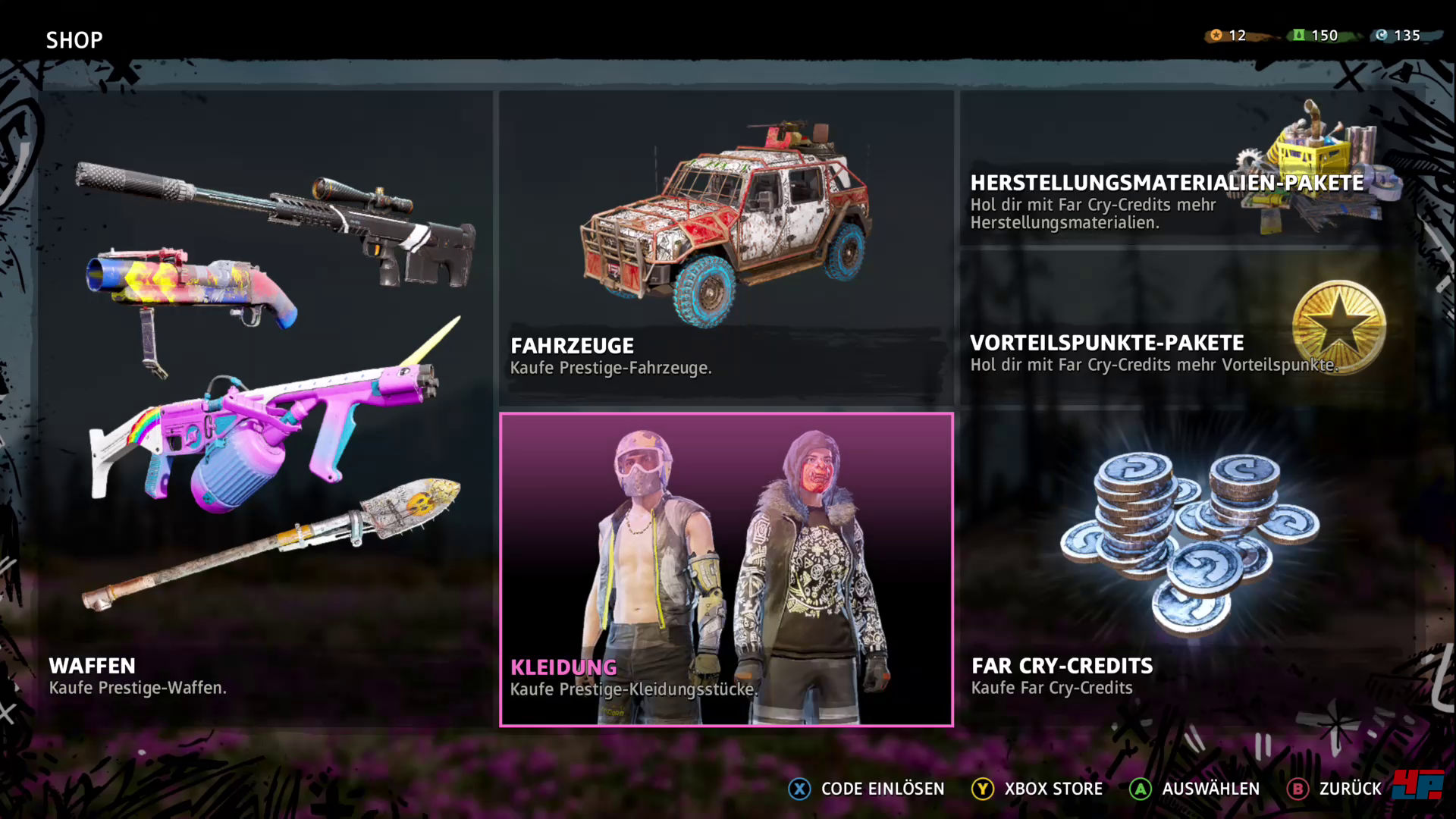
Task: Buy Far Cry-Credits tile
Action: [1187, 569]
